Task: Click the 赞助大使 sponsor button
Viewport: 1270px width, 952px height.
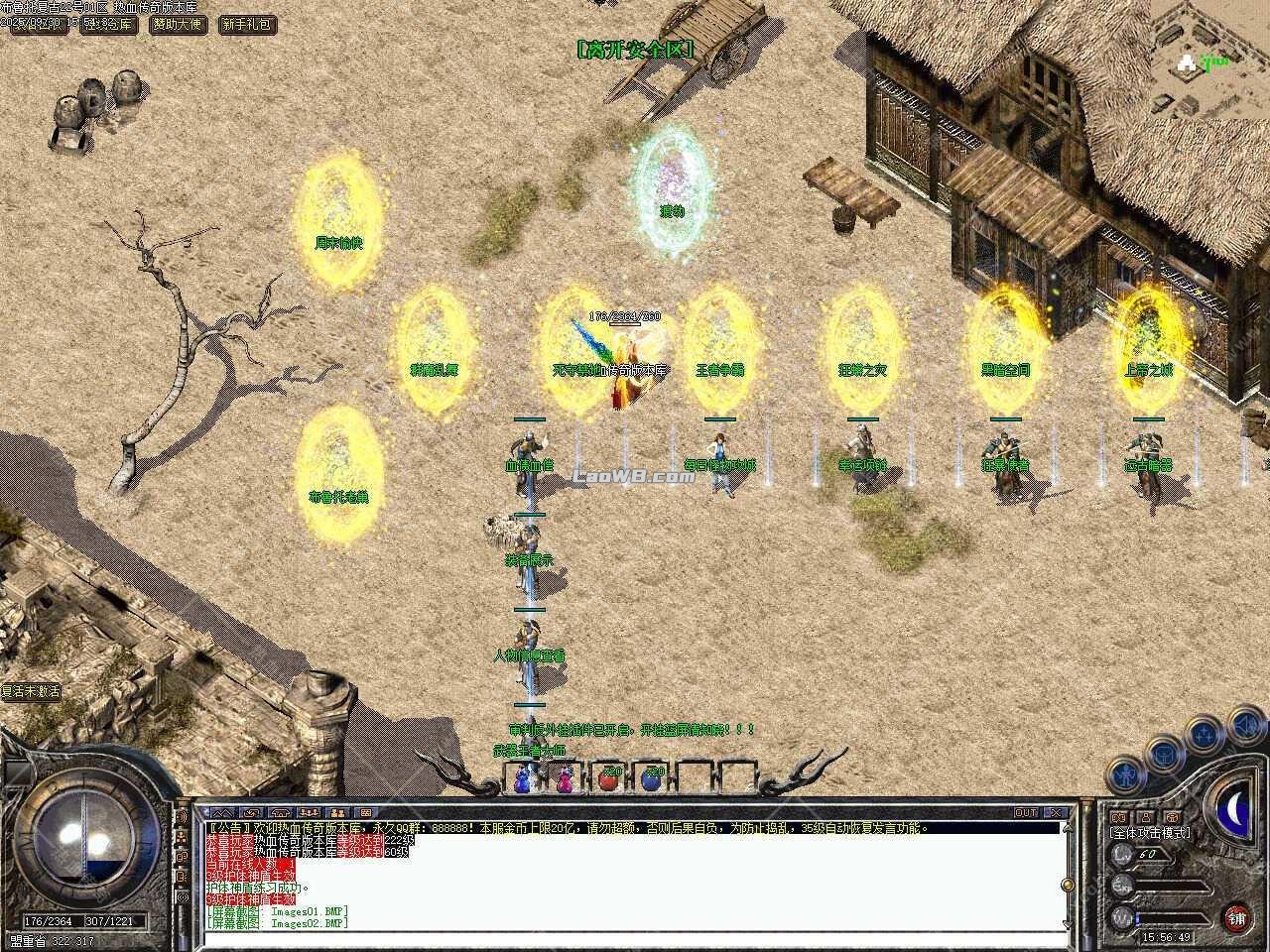Action: (179, 24)
